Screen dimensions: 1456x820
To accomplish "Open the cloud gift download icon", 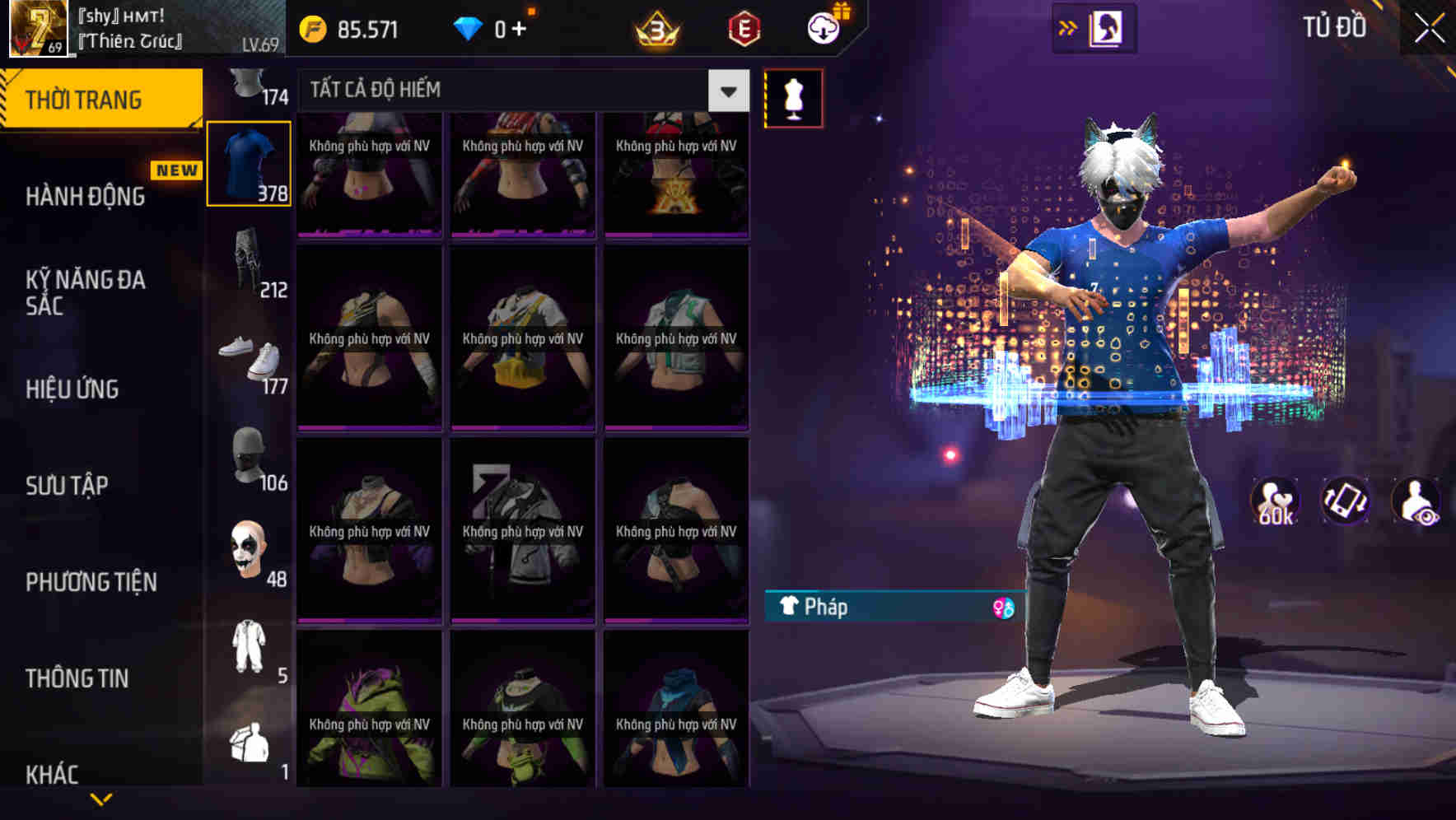I will click(x=824, y=30).
